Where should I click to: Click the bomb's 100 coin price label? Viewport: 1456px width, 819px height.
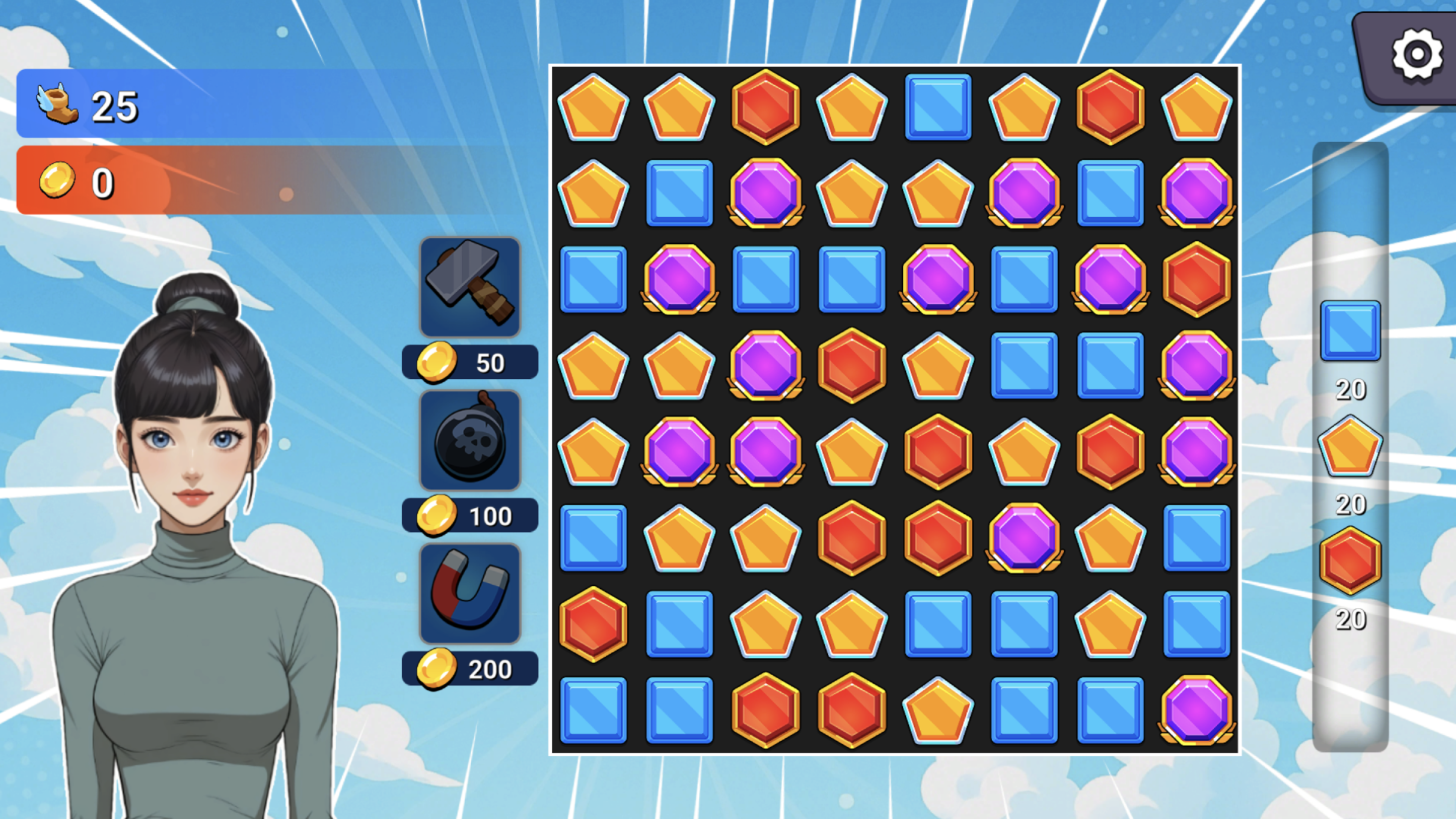point(469,515)
